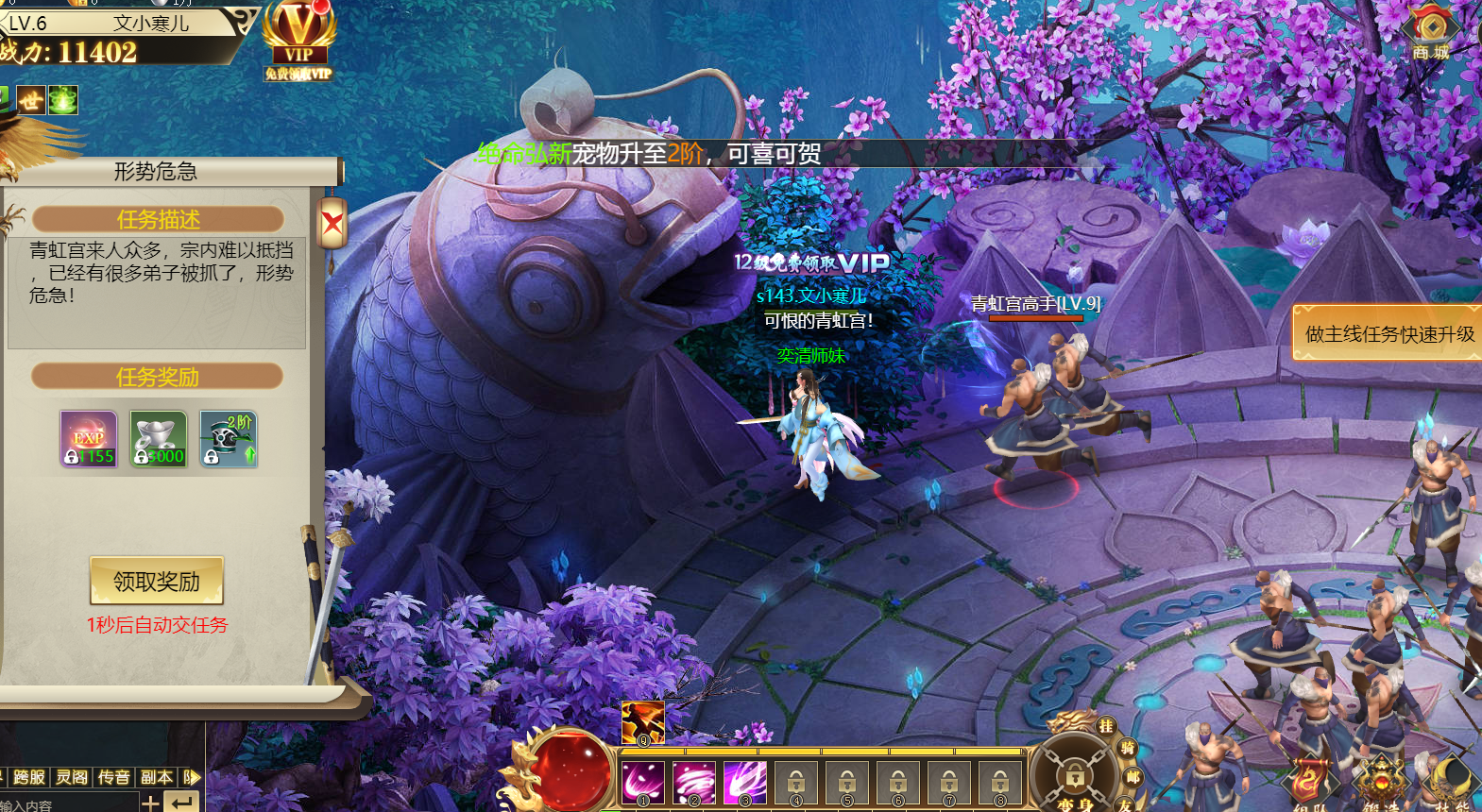Open the 商城 shop
The image size is (1482, 812).
coord(1431,33)
